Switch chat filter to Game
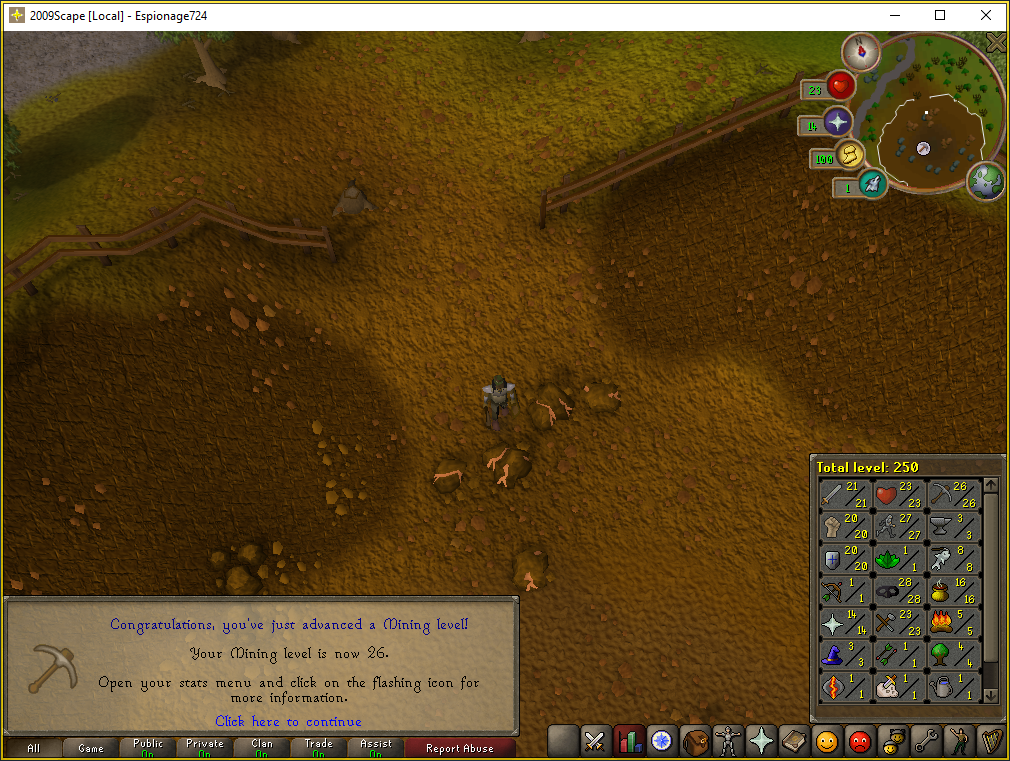 click(91, 747)
